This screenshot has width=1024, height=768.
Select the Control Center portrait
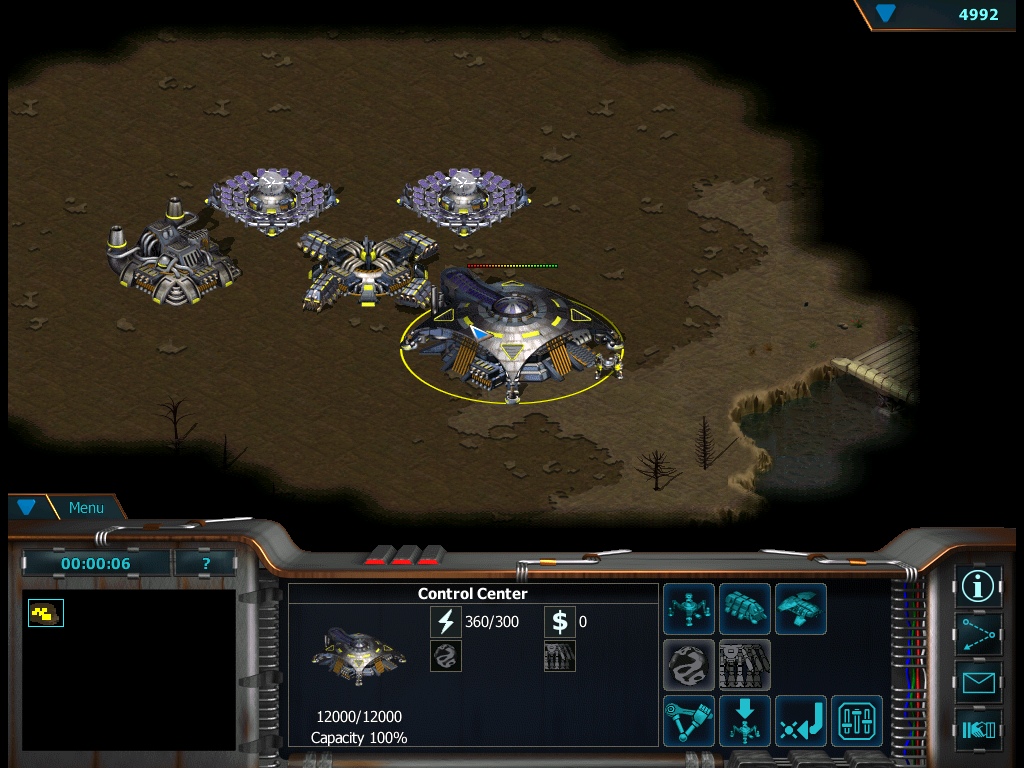click(359, 656)
